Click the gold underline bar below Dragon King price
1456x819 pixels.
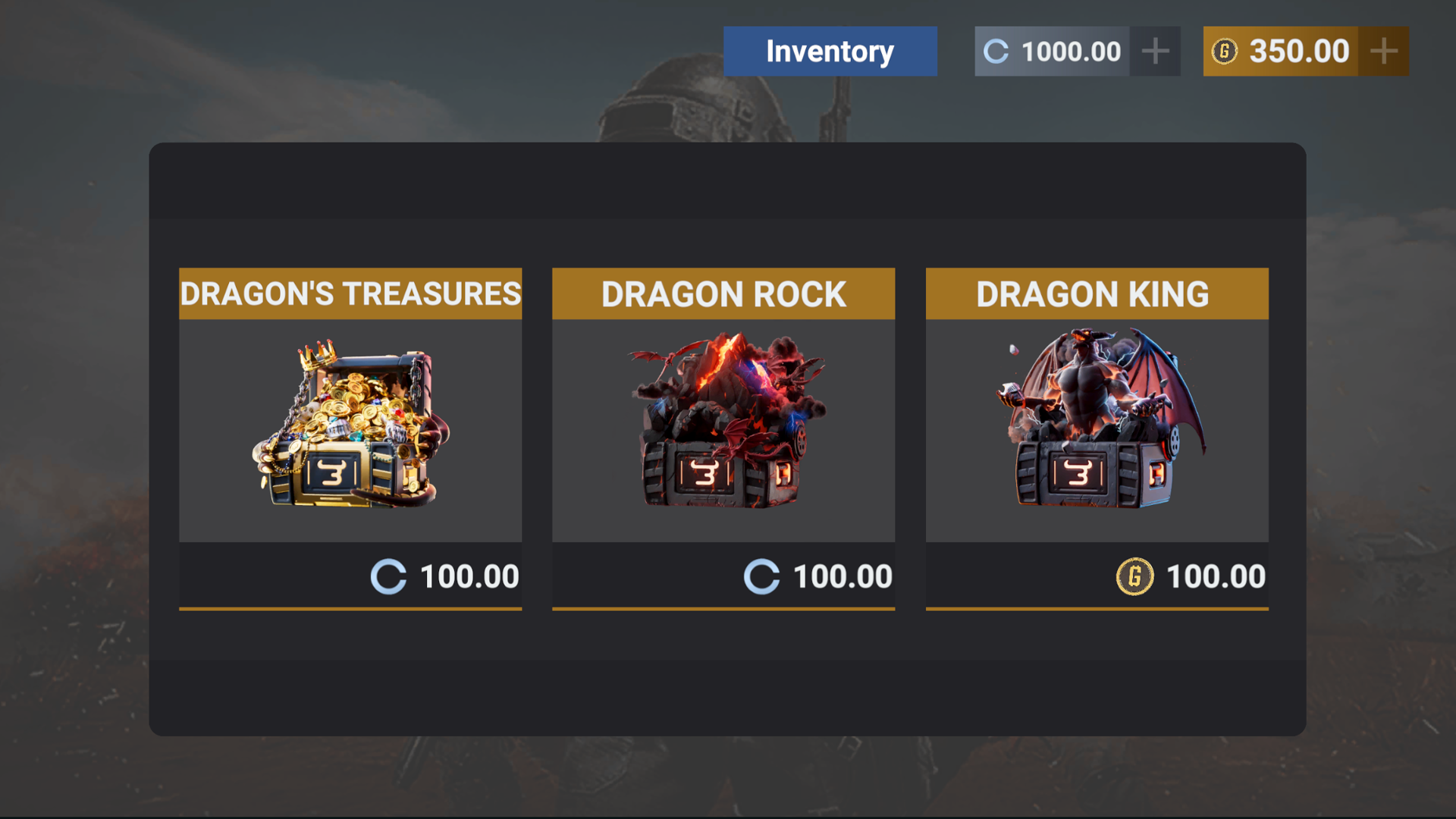[x=1097, y=607]
